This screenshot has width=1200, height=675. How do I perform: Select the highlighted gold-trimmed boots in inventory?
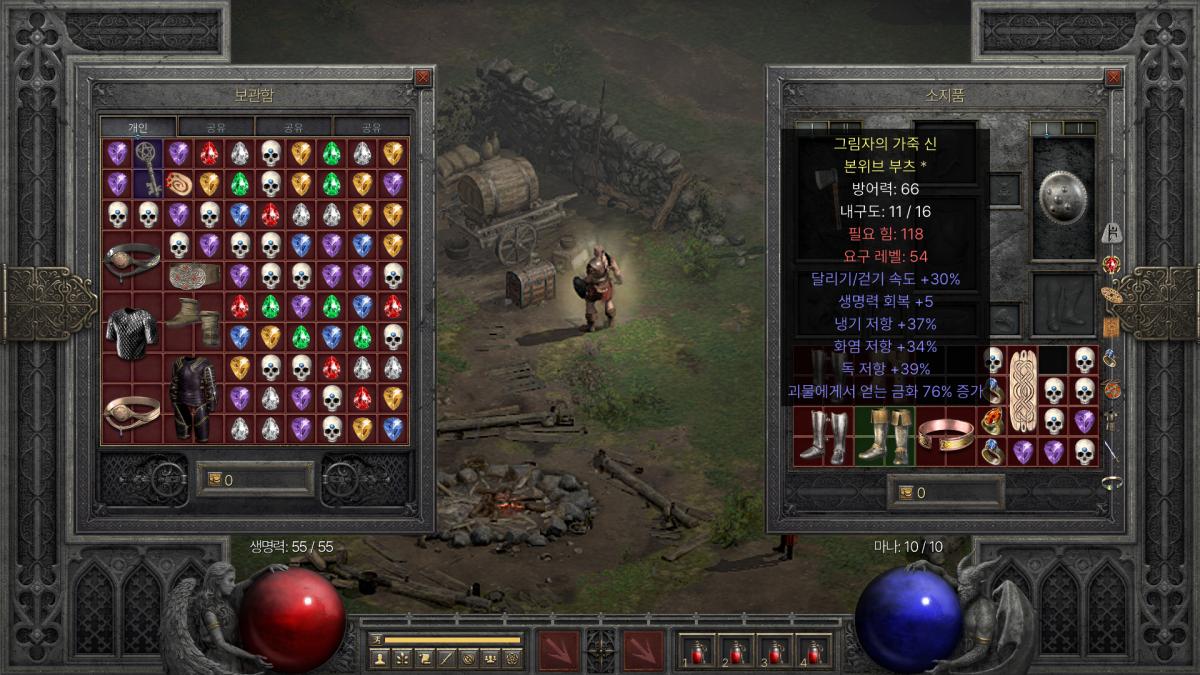(x=884, y=436)
